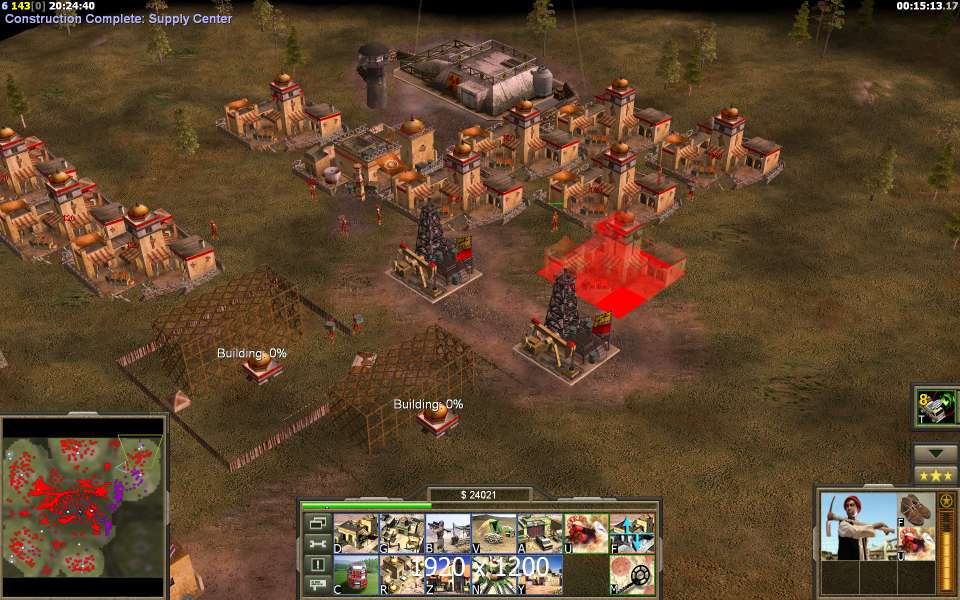The width and height of the screenshot is (960, 600).
Task: Click the wrench button
Action: (318, 543)
